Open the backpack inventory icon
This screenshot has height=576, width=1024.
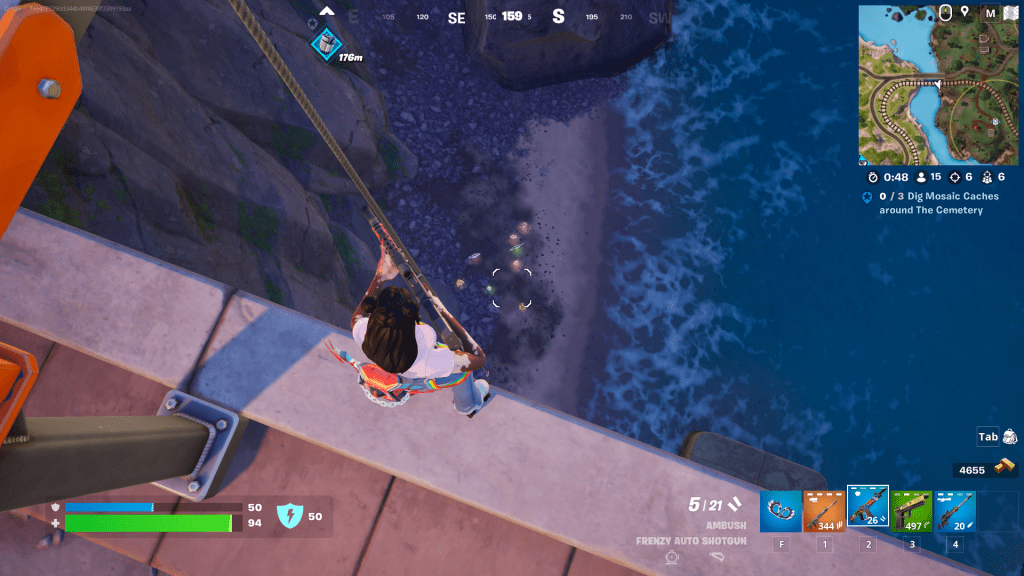point(1010,437)
